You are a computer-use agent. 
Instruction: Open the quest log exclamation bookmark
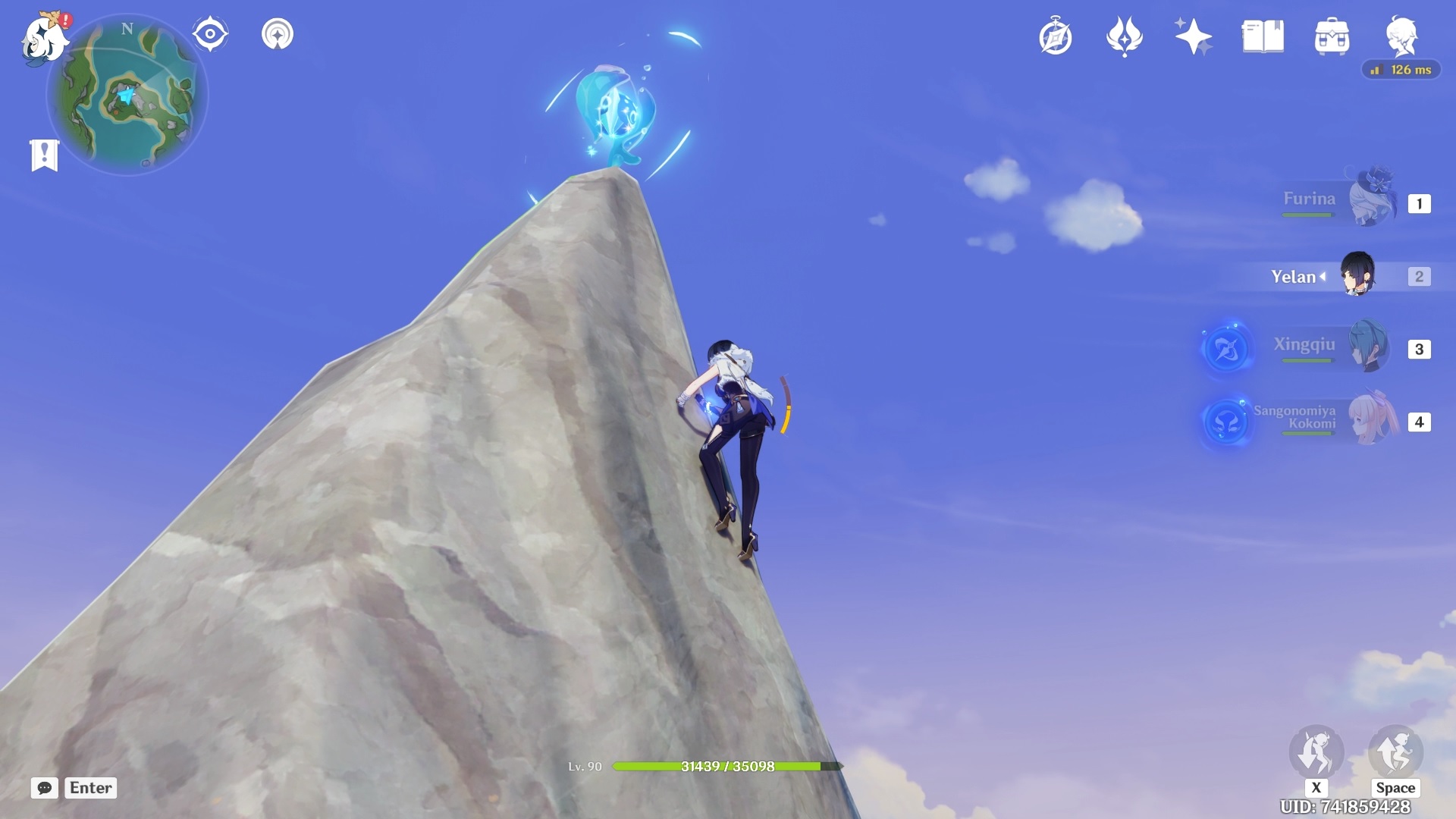(45, 155)
